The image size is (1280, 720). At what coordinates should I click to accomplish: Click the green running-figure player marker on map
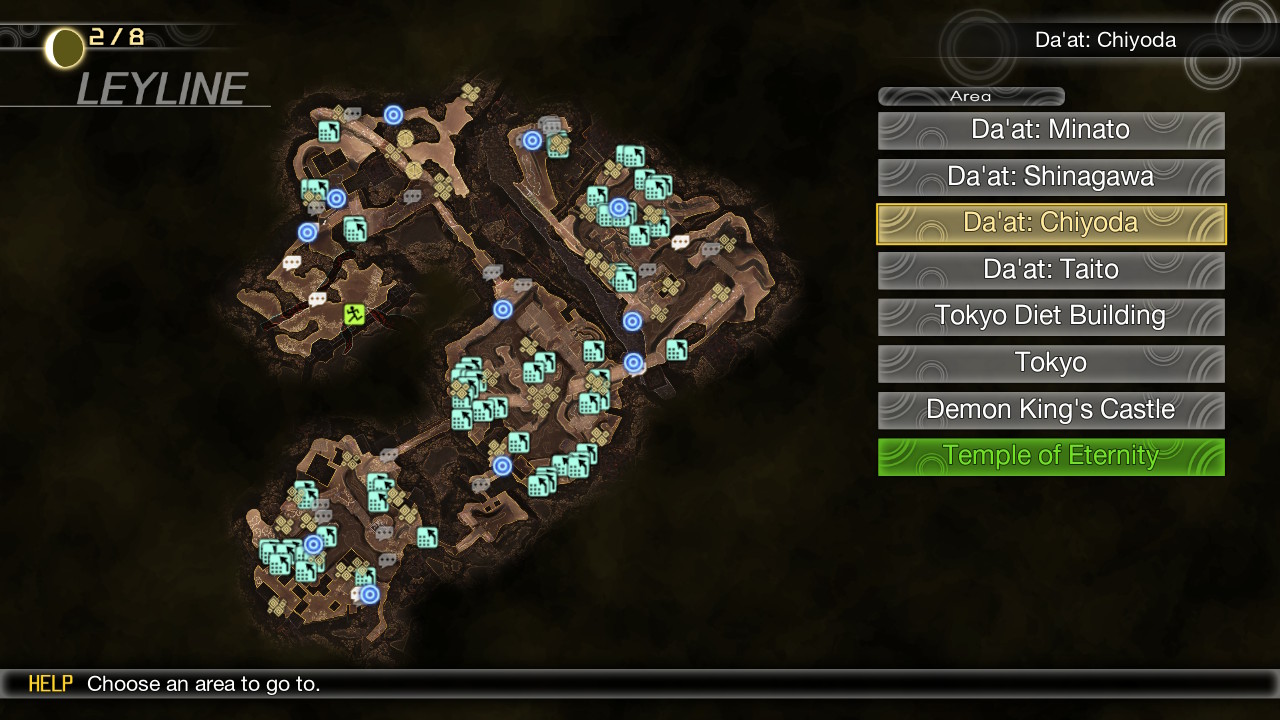coord(354,315)
